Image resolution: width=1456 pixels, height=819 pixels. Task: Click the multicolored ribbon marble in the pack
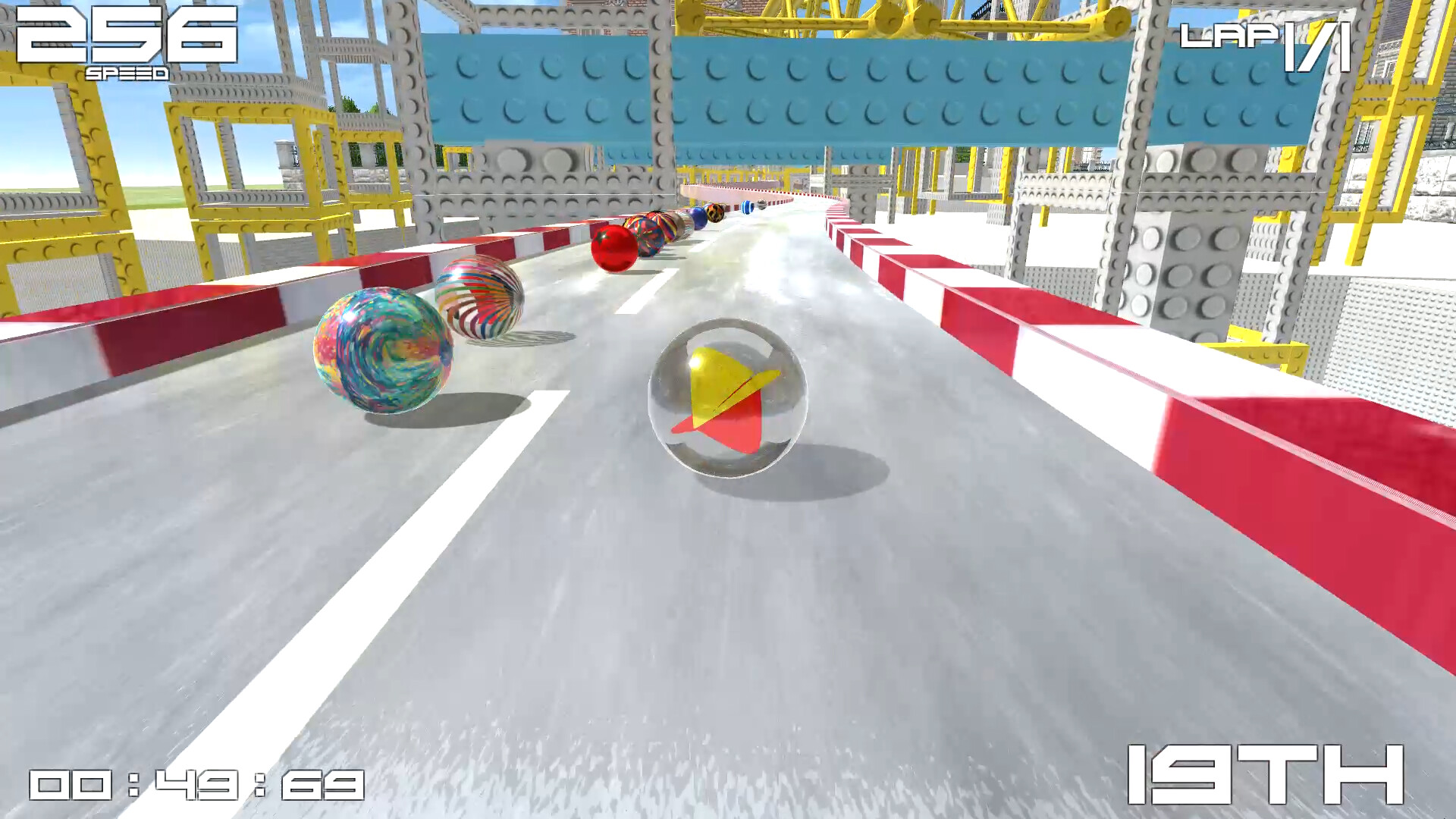650,237
